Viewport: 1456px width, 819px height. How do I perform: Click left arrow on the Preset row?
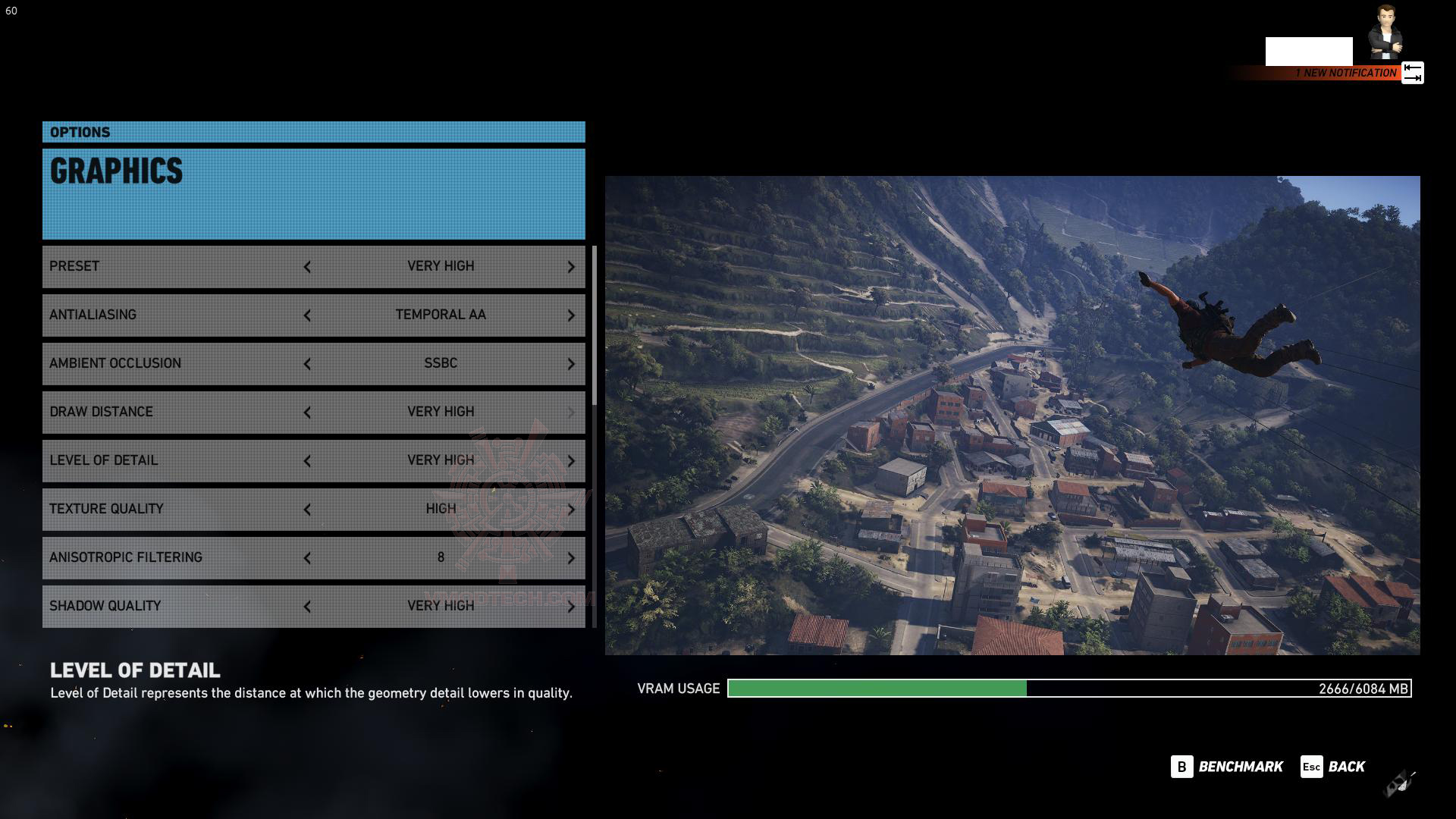307,267
